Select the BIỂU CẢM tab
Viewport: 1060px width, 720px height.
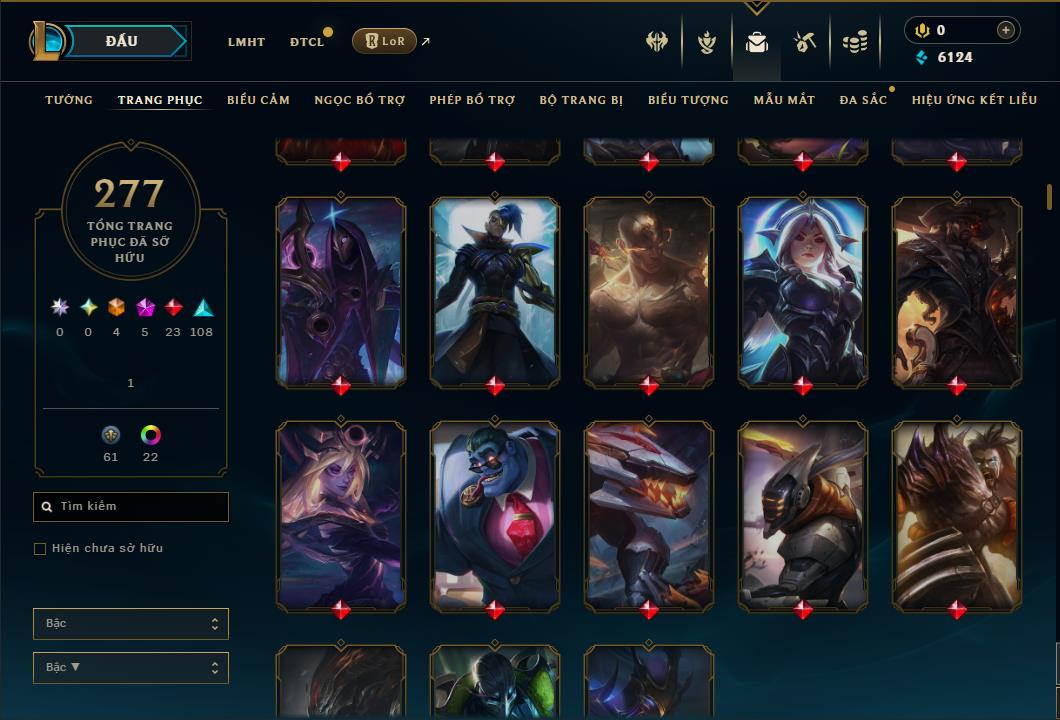point(258,100)
